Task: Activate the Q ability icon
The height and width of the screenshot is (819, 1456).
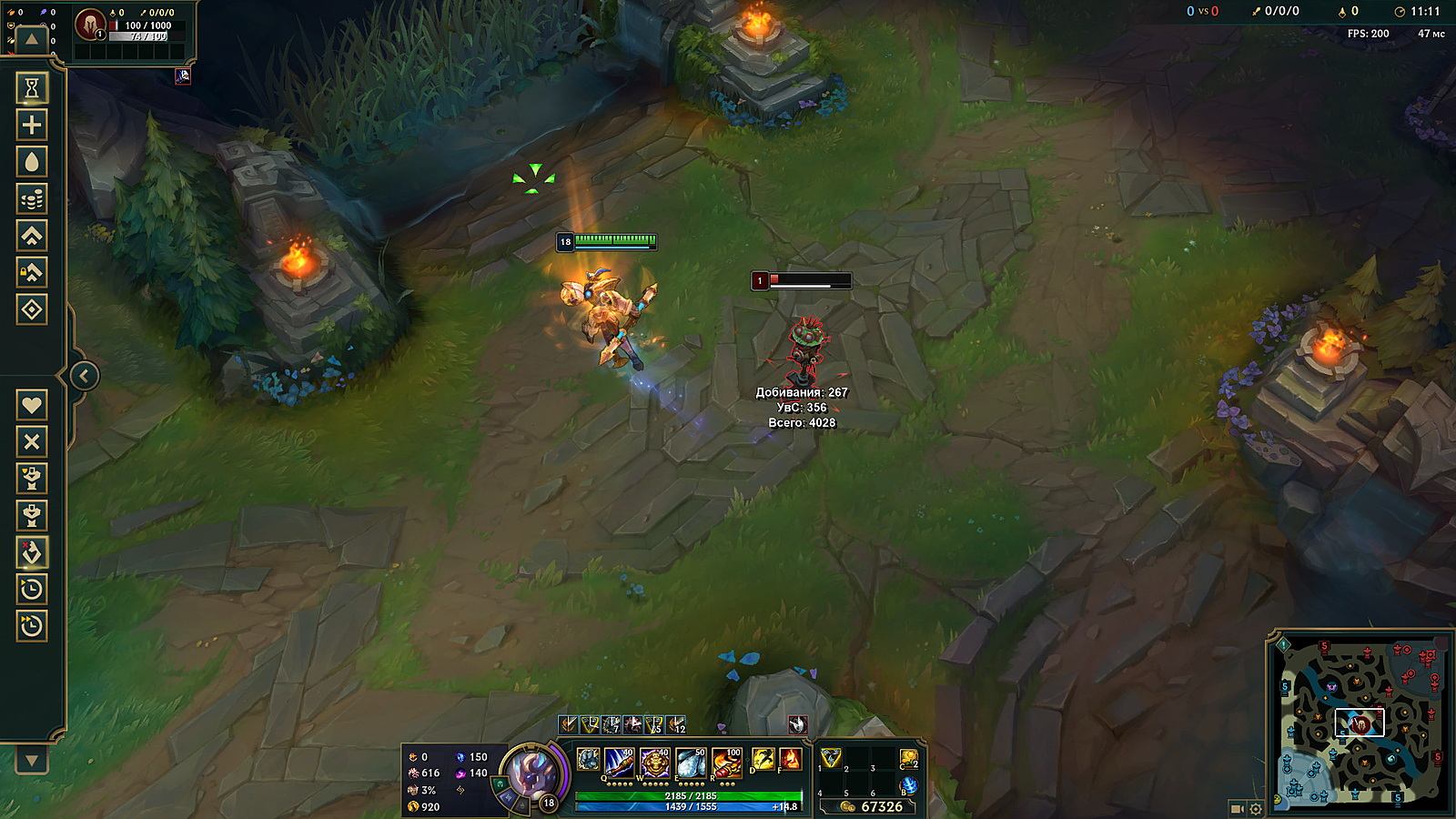Action: (x=619, y=762)
